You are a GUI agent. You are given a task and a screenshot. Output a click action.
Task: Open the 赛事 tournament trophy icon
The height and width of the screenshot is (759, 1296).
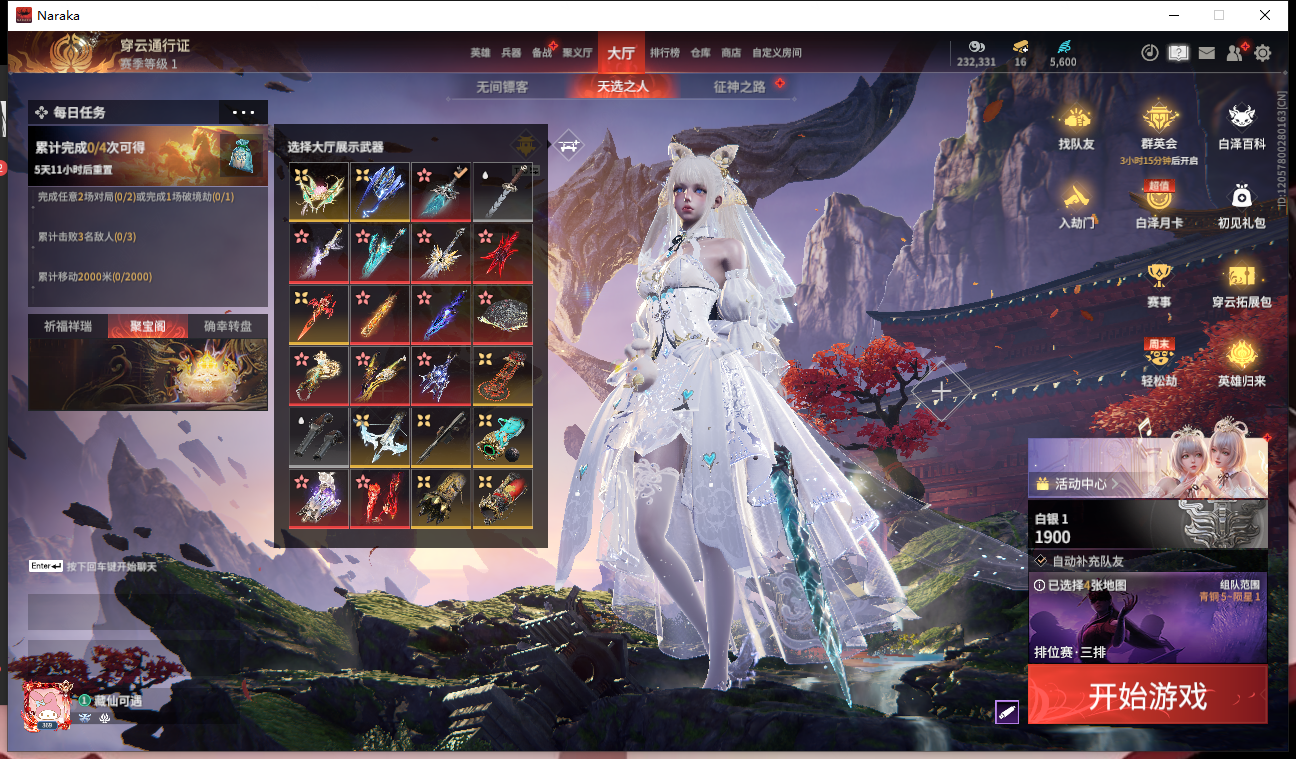(x=1159, y=284)
